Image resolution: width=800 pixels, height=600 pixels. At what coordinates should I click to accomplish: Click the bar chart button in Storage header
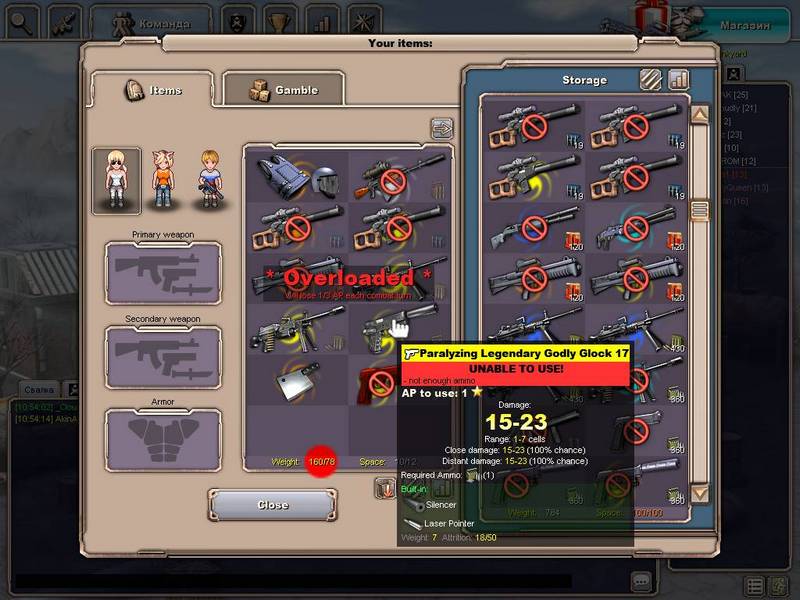point(679,79)
